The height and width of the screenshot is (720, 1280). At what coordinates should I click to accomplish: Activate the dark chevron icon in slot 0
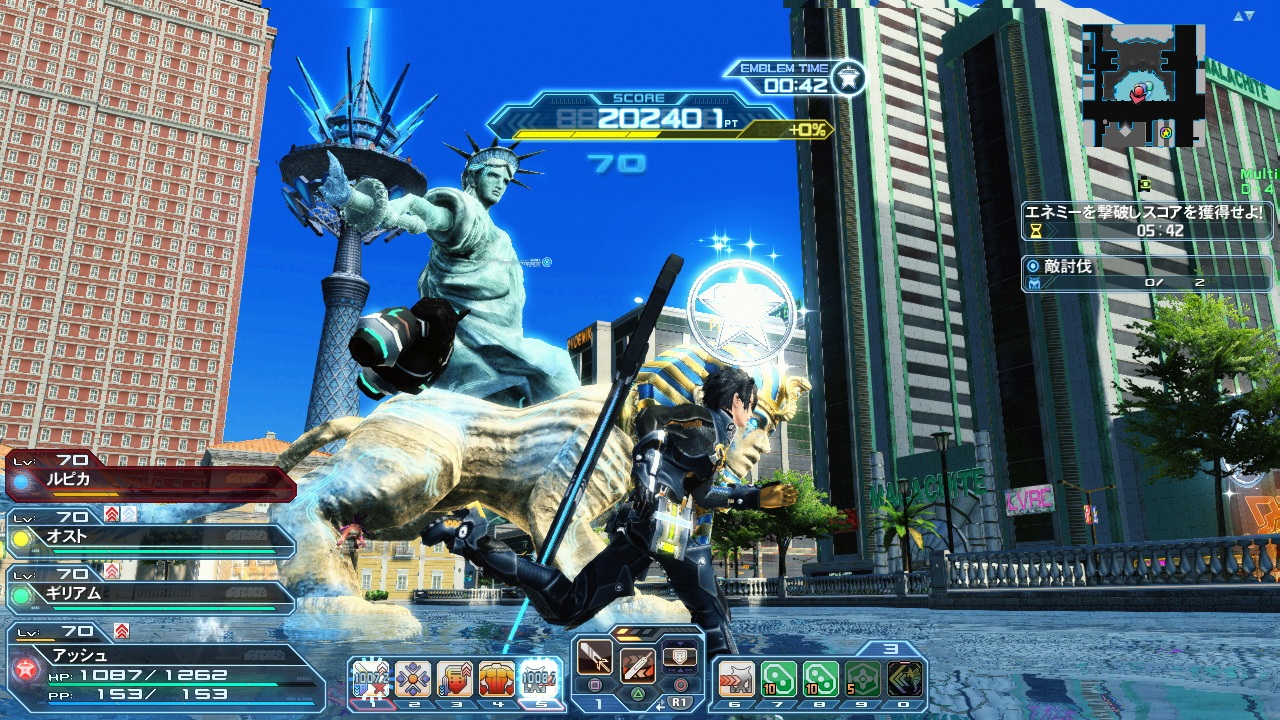(904, 680)
